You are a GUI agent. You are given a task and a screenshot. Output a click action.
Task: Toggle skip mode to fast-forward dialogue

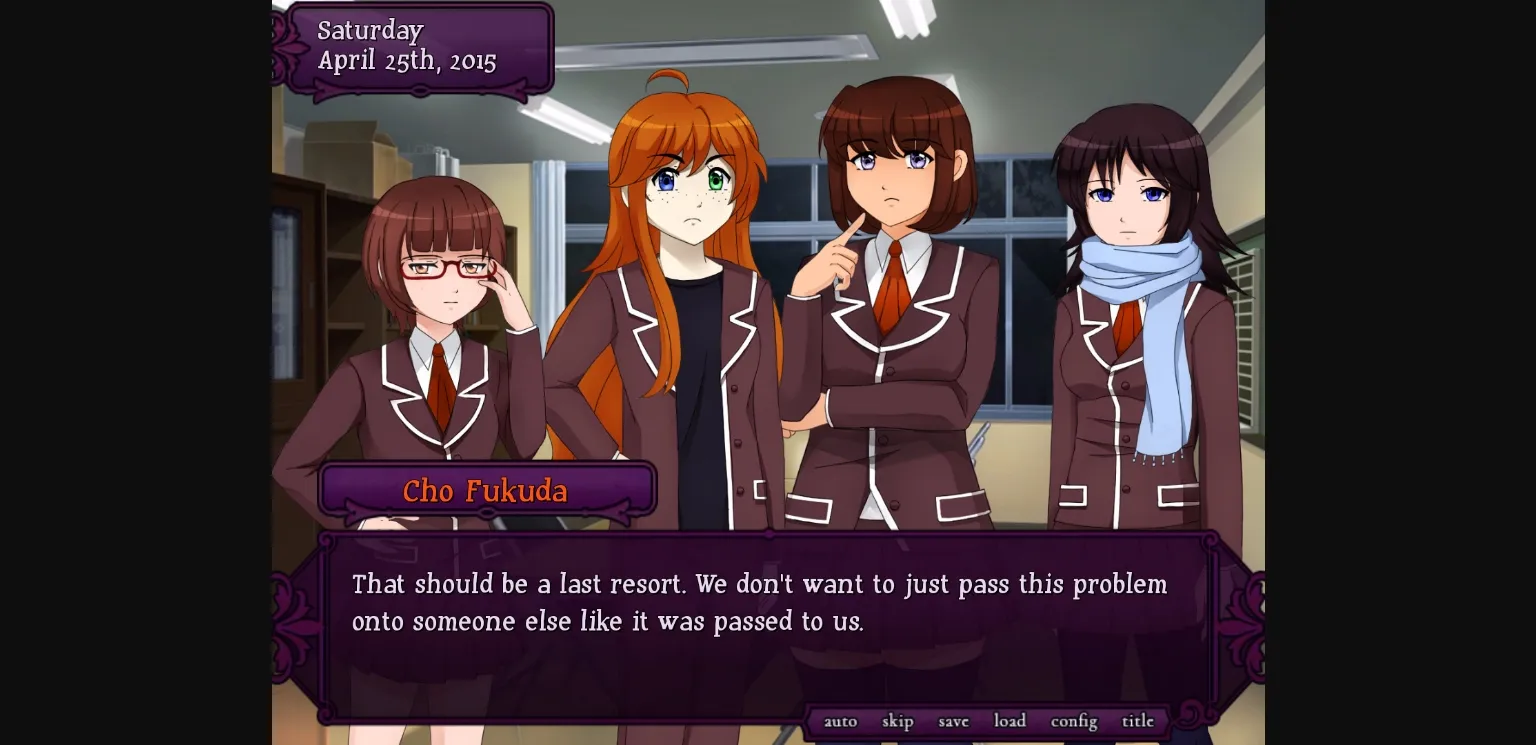pyautogui.click(x=897, y=721)
